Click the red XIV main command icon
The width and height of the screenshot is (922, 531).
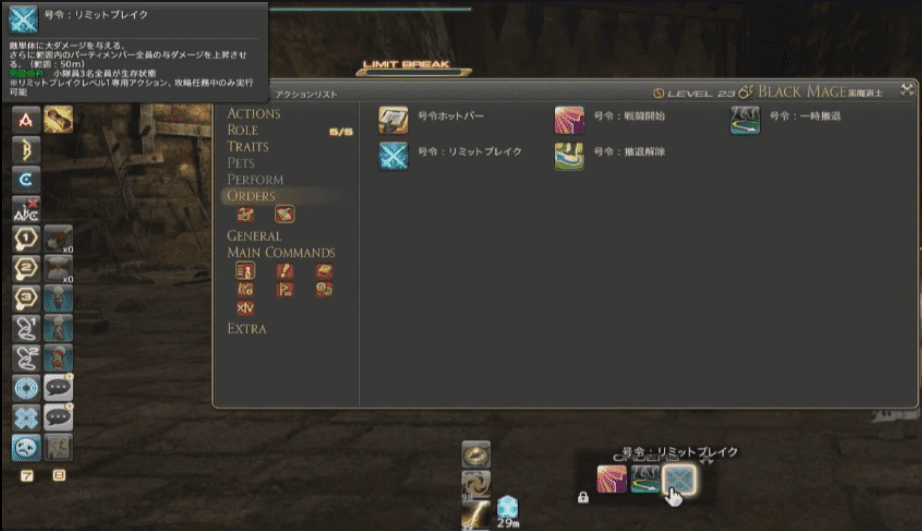[245, 308]
